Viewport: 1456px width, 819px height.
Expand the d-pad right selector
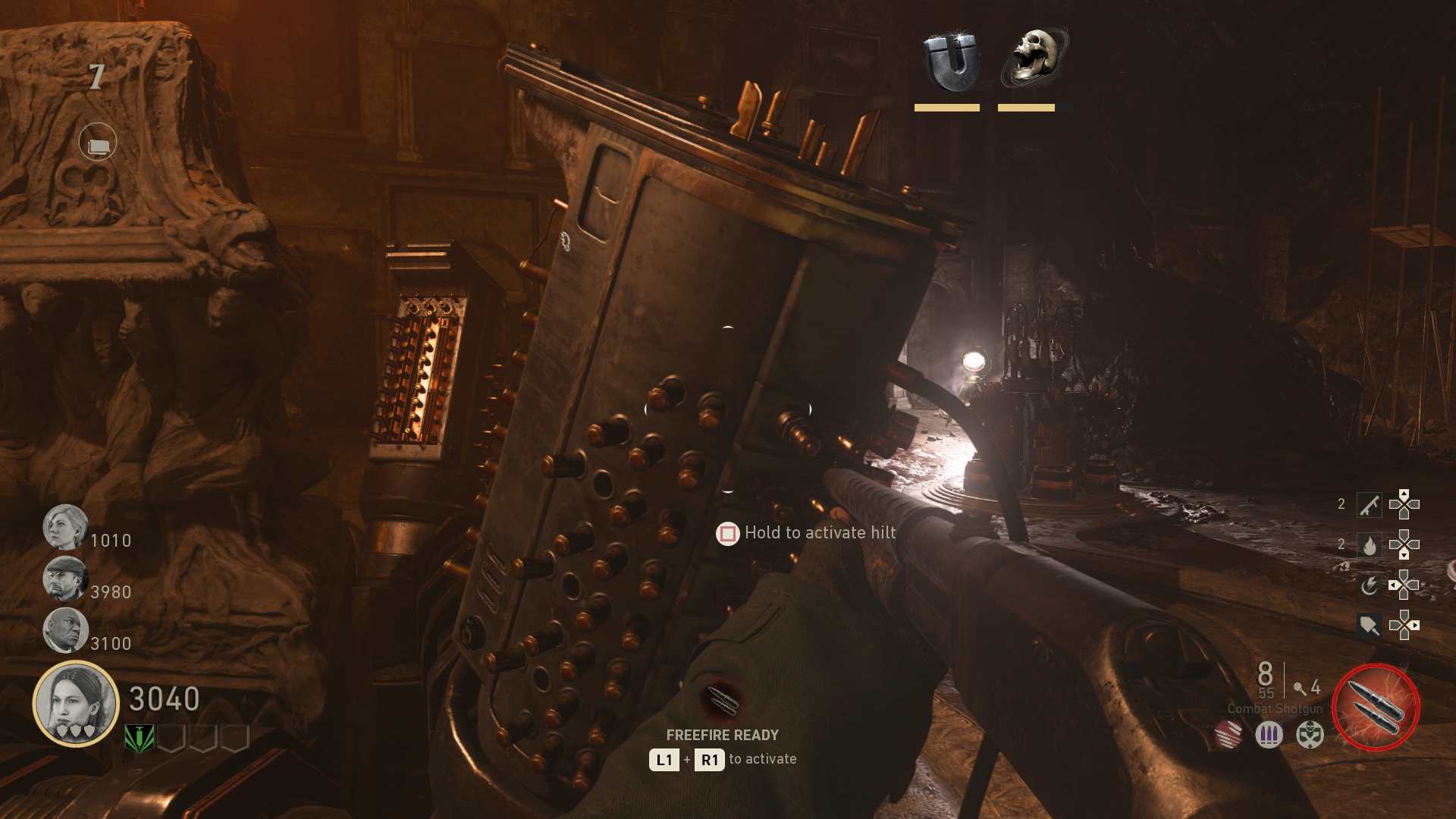(1414, 626)
